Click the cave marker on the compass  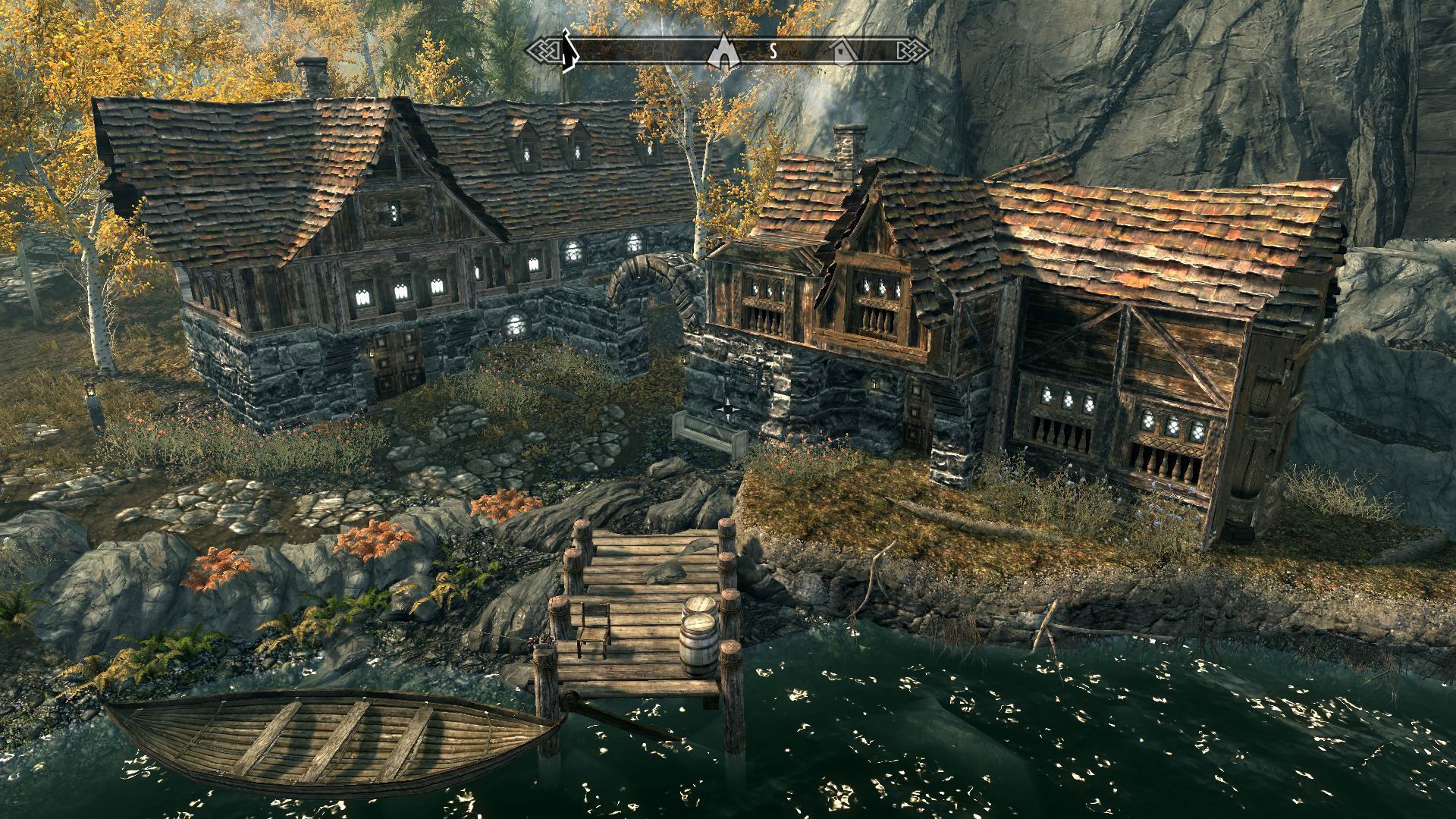point(723,51)
